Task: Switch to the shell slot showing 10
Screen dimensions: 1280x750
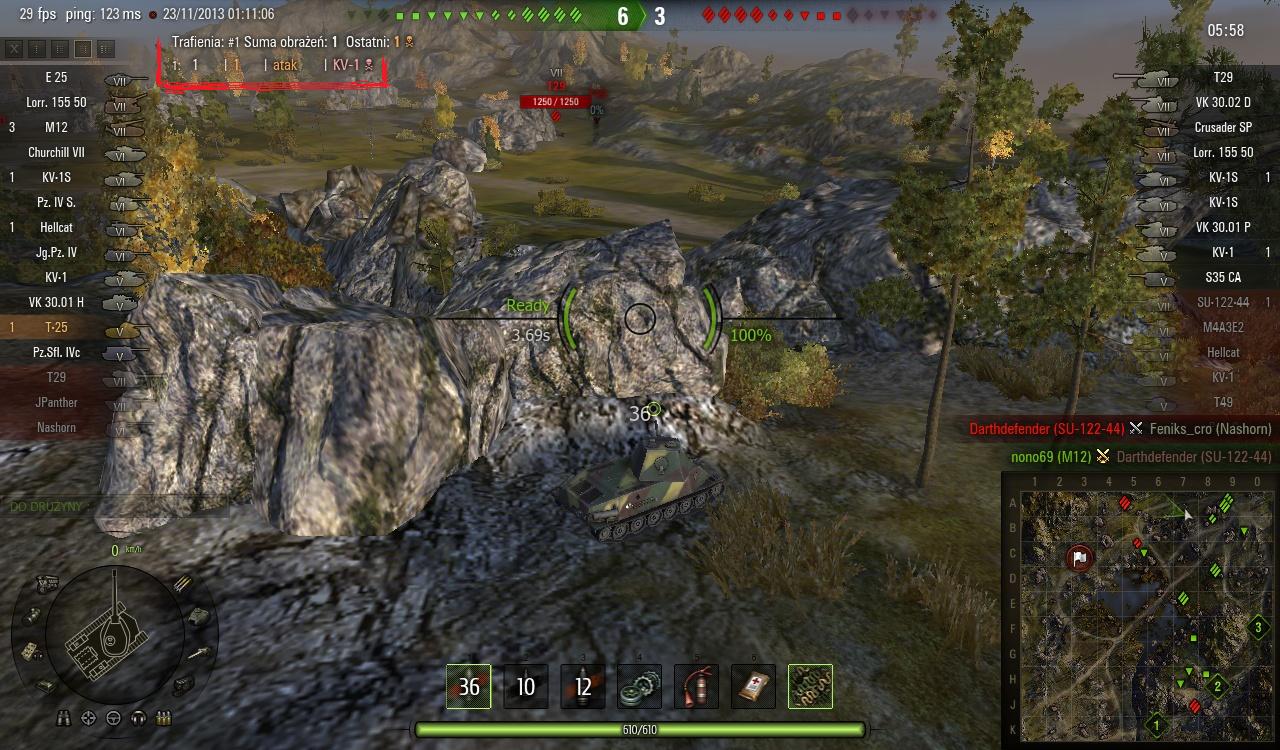Action: point(526,687)
